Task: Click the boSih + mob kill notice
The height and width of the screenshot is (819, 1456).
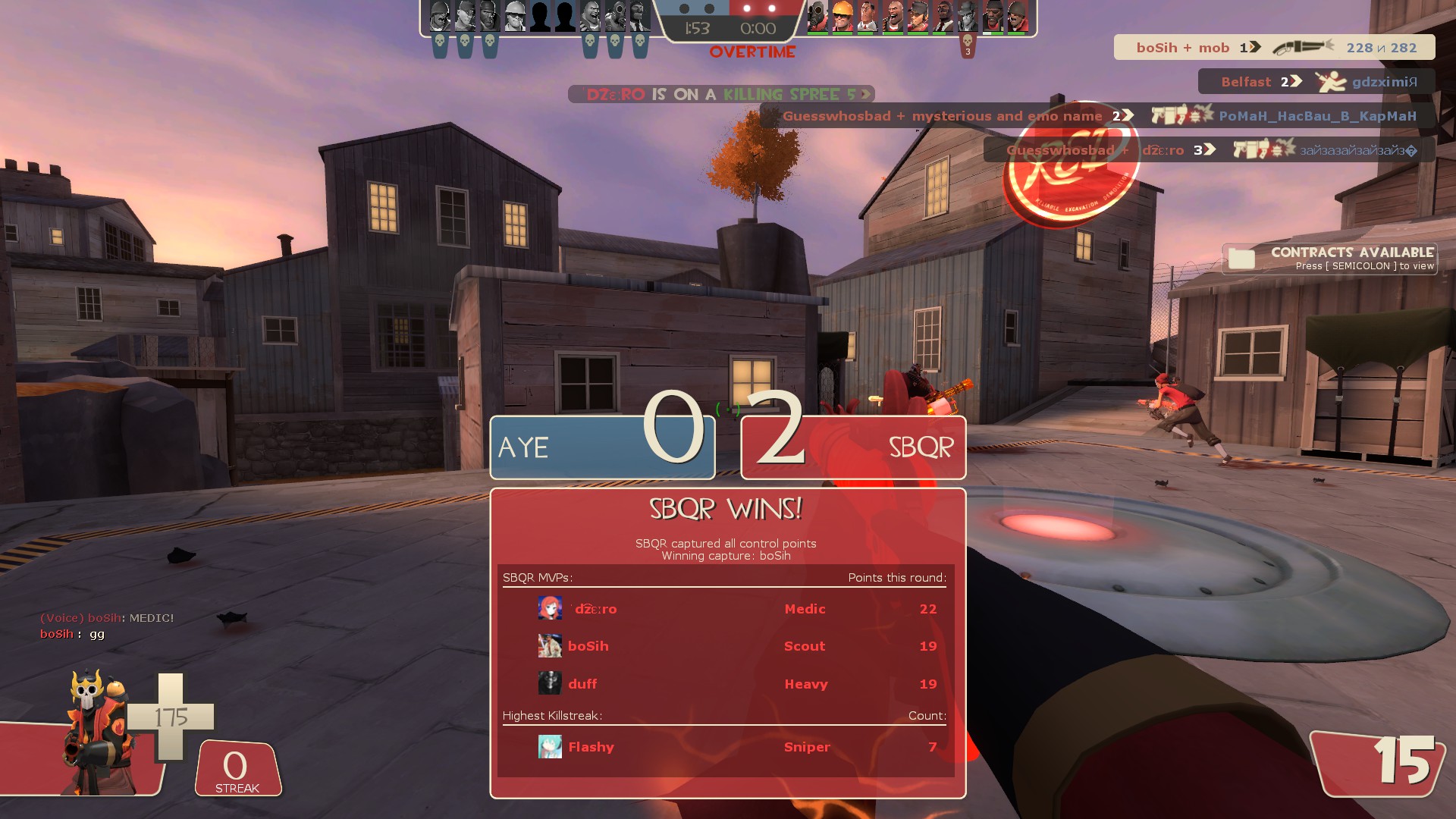Action: (x=1274, y=48)
